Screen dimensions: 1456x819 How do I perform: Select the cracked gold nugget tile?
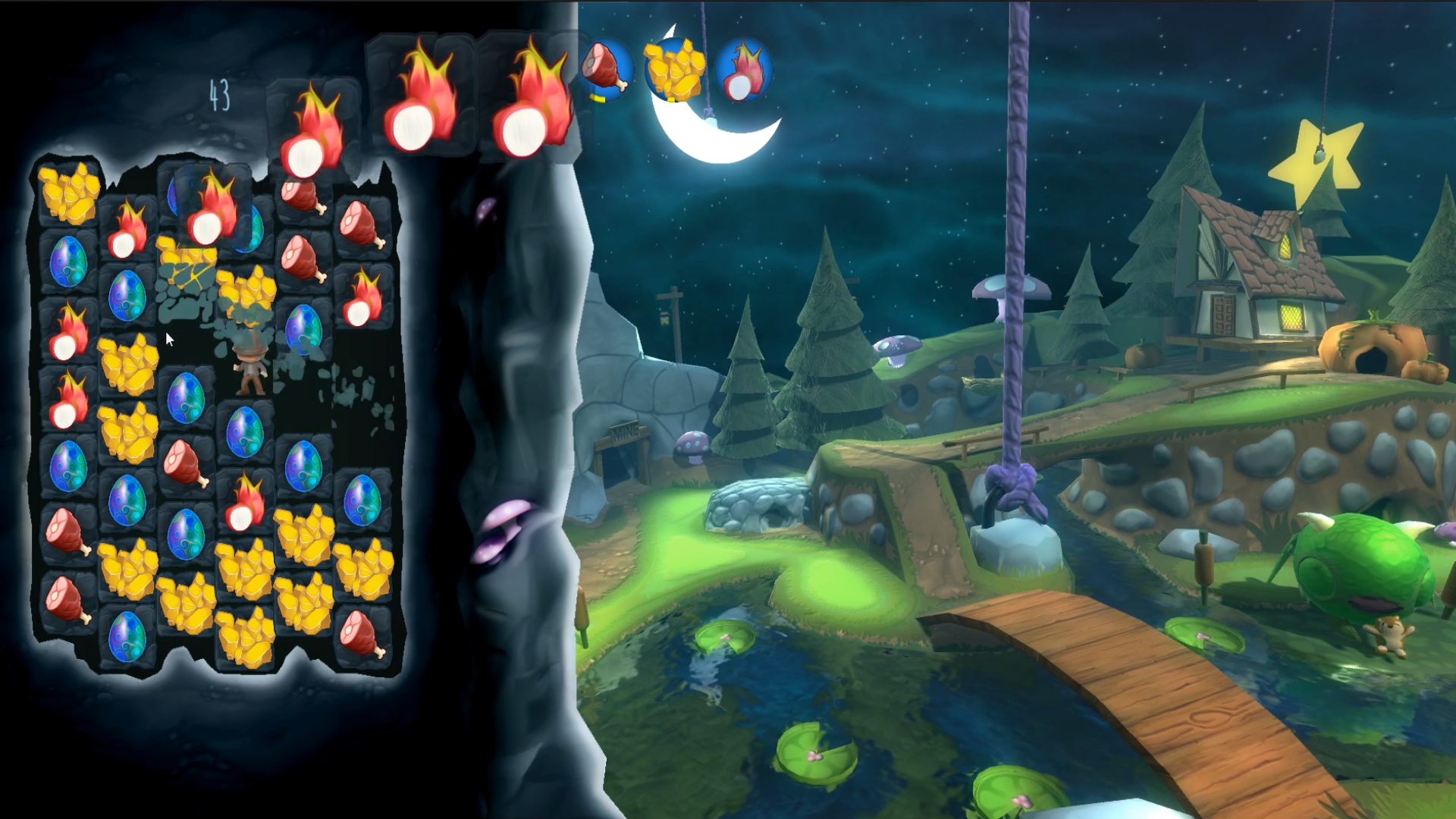pos(185,267)
